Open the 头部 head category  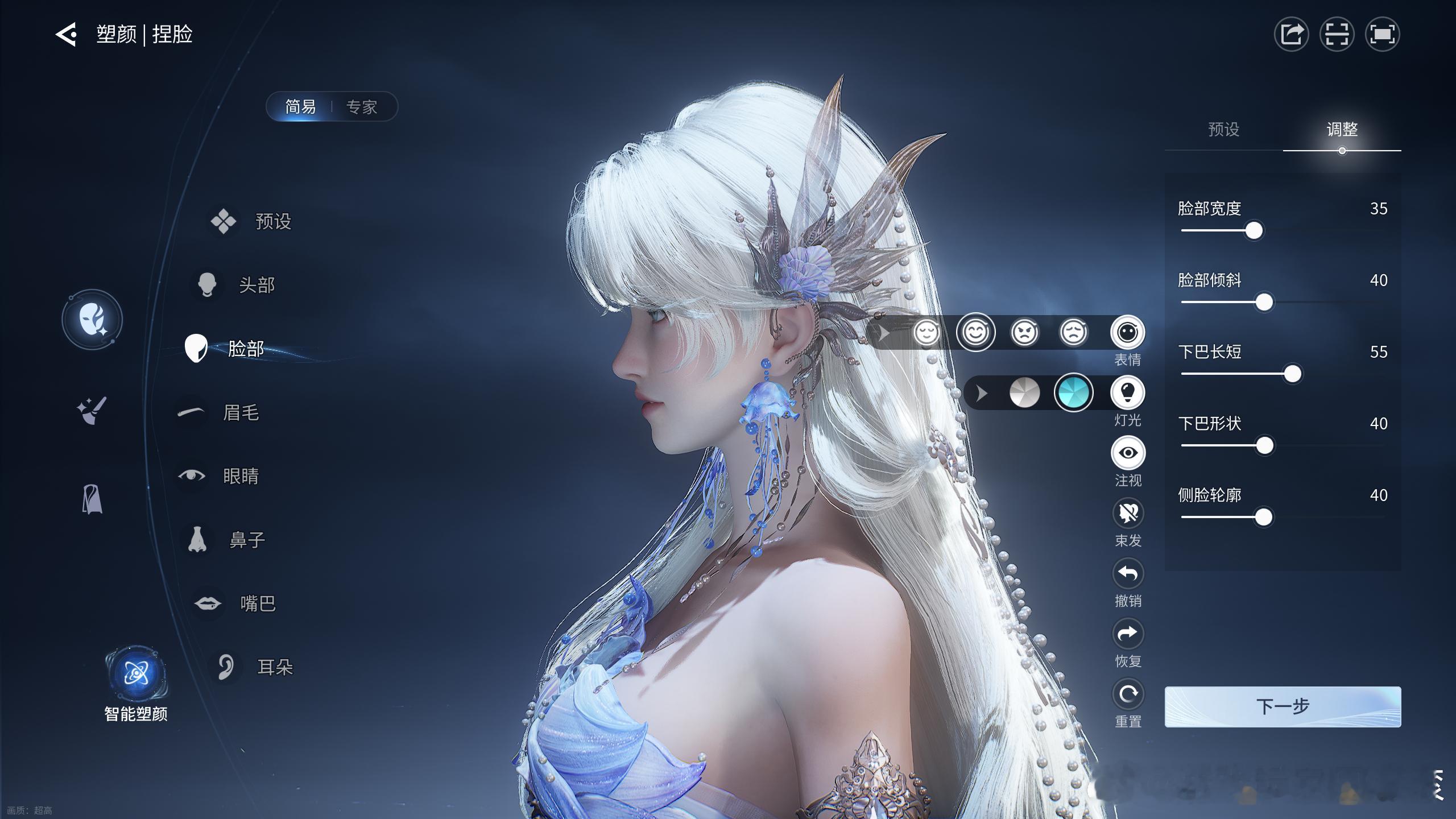256,284
